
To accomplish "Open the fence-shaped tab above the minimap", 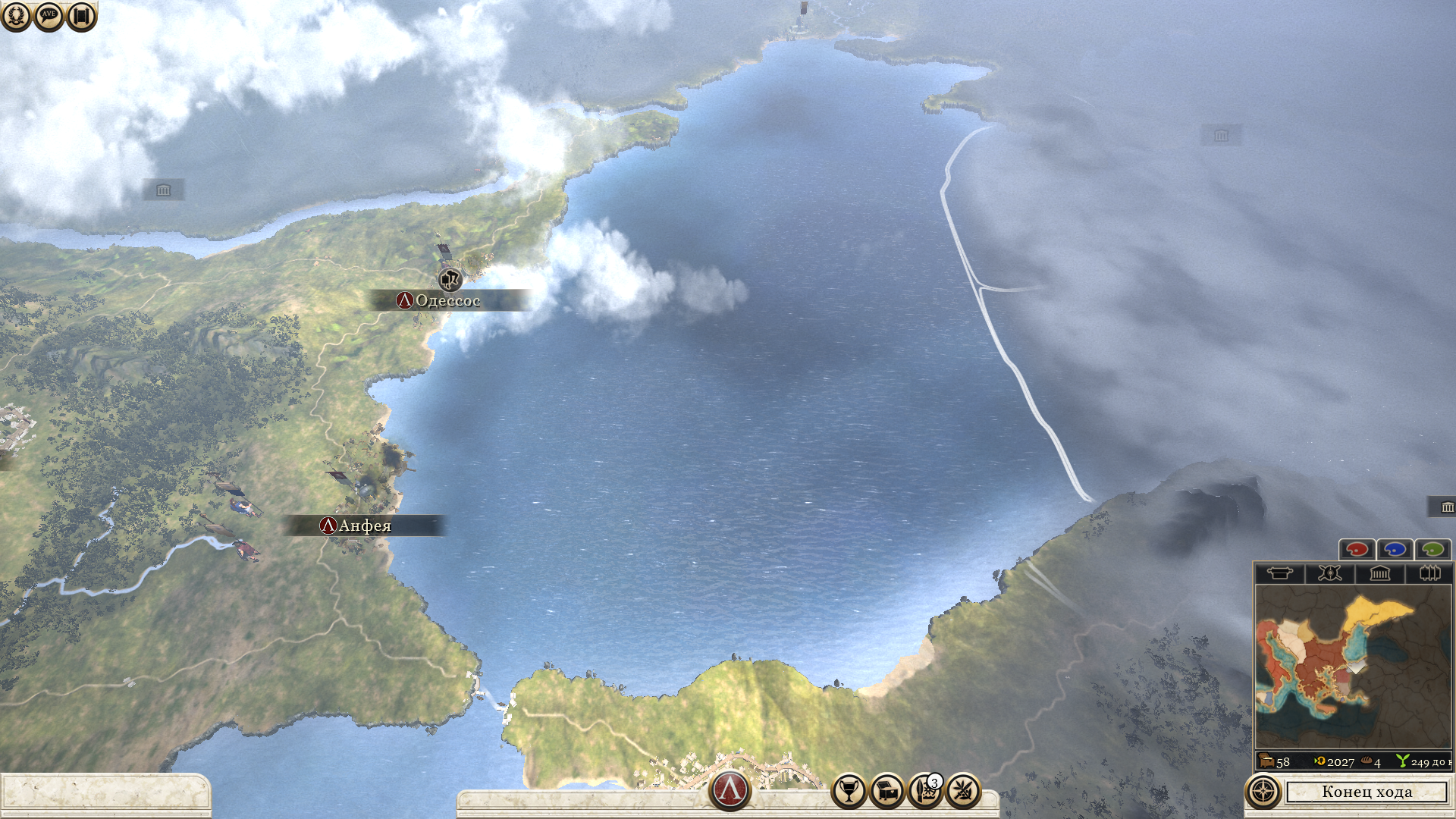I will pos(1429,573).
